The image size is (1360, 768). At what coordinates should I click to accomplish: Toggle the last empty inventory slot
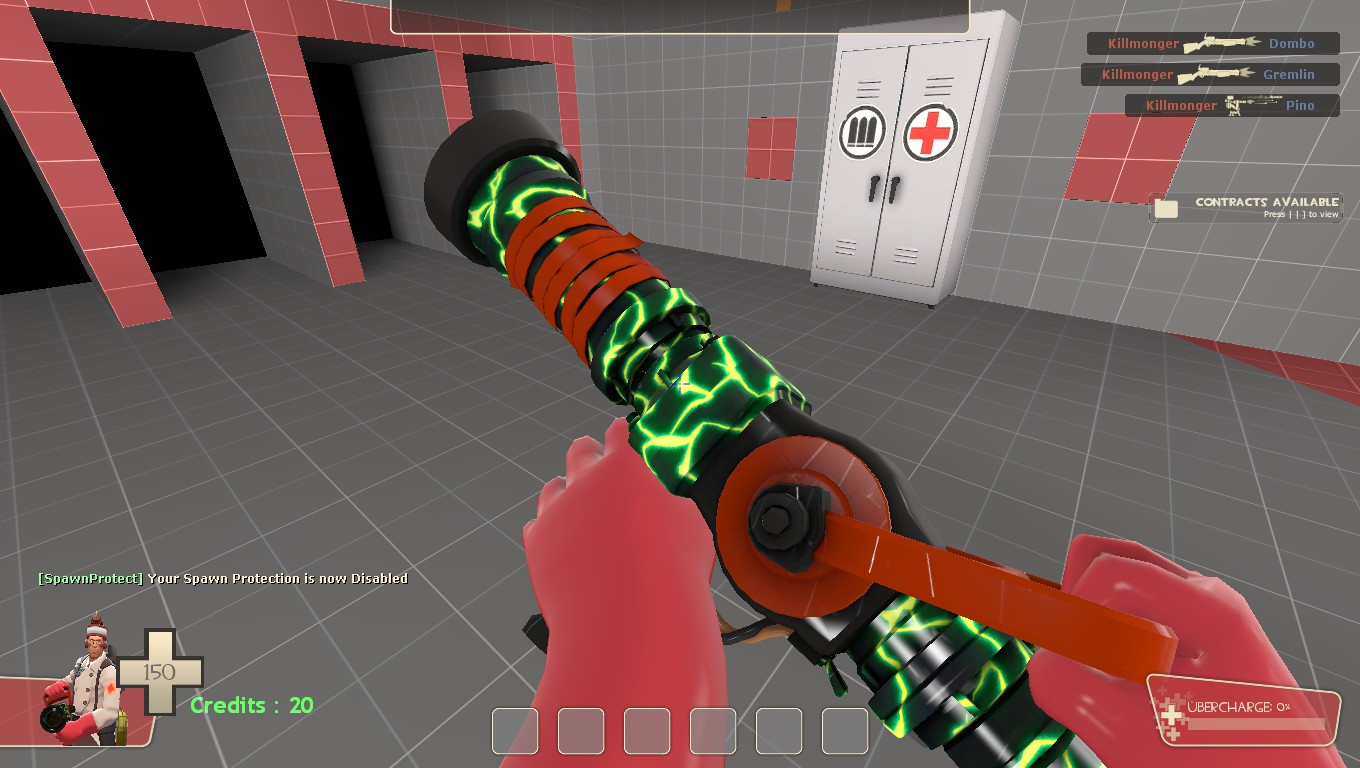click(844, 731)
